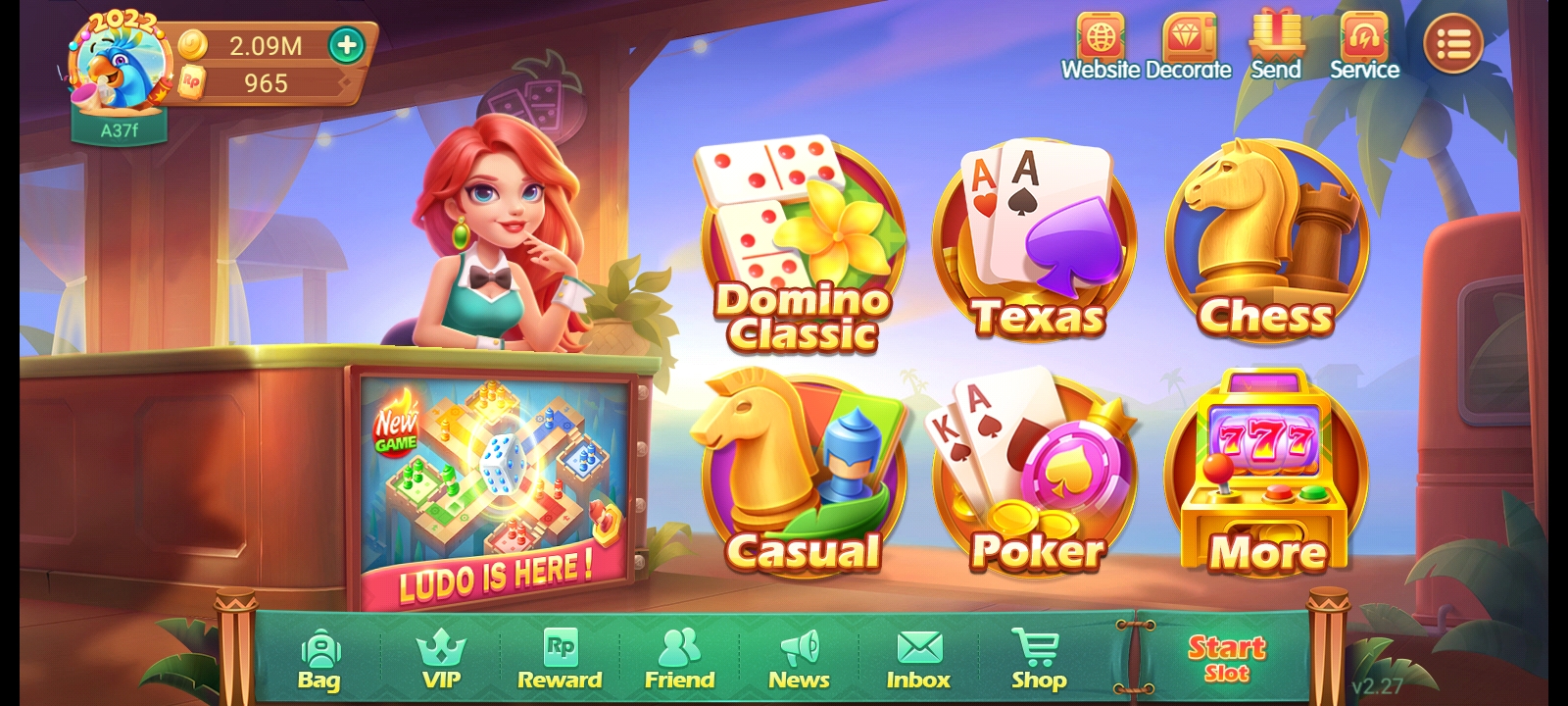Open the Friend list

point(680,652)
